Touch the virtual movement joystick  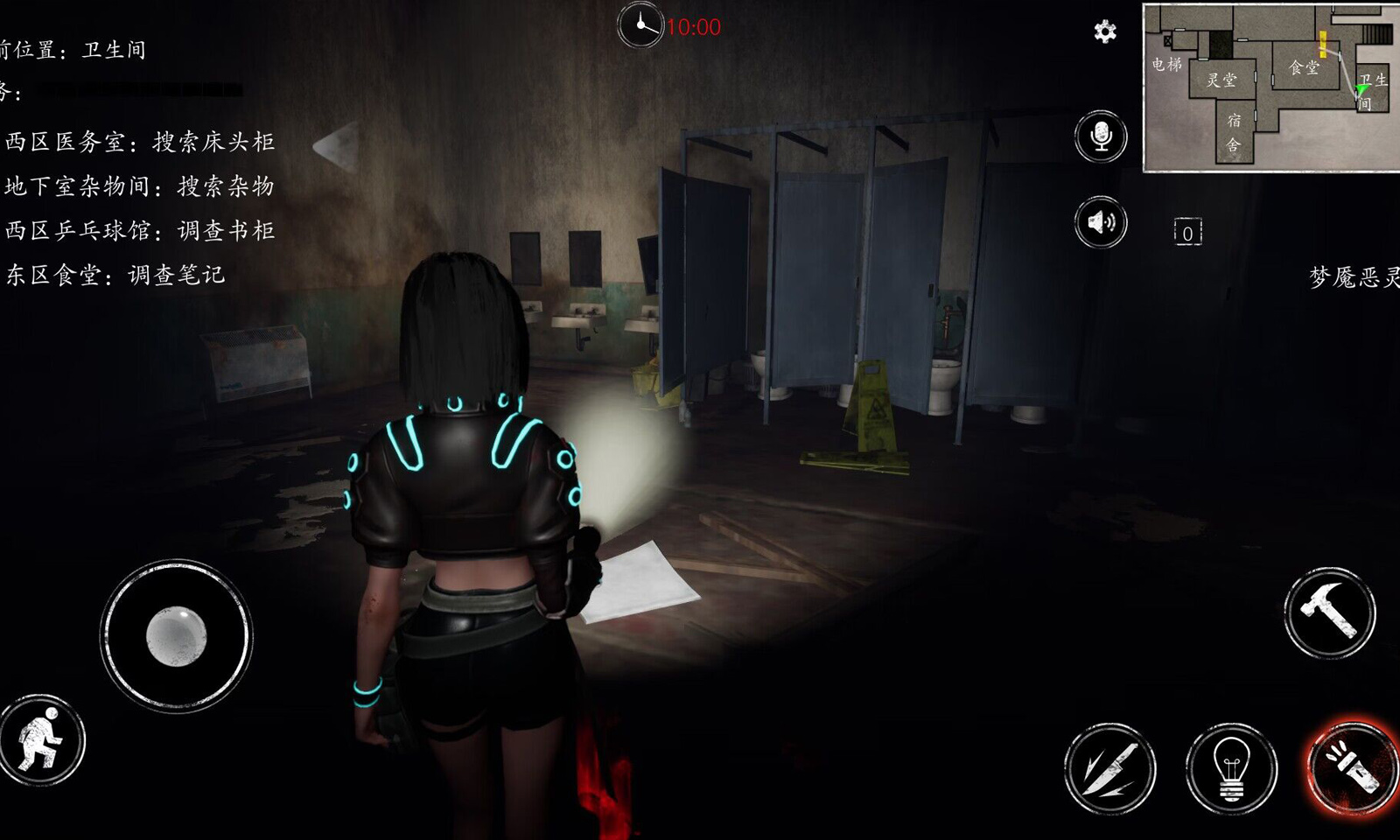point(176,635)
